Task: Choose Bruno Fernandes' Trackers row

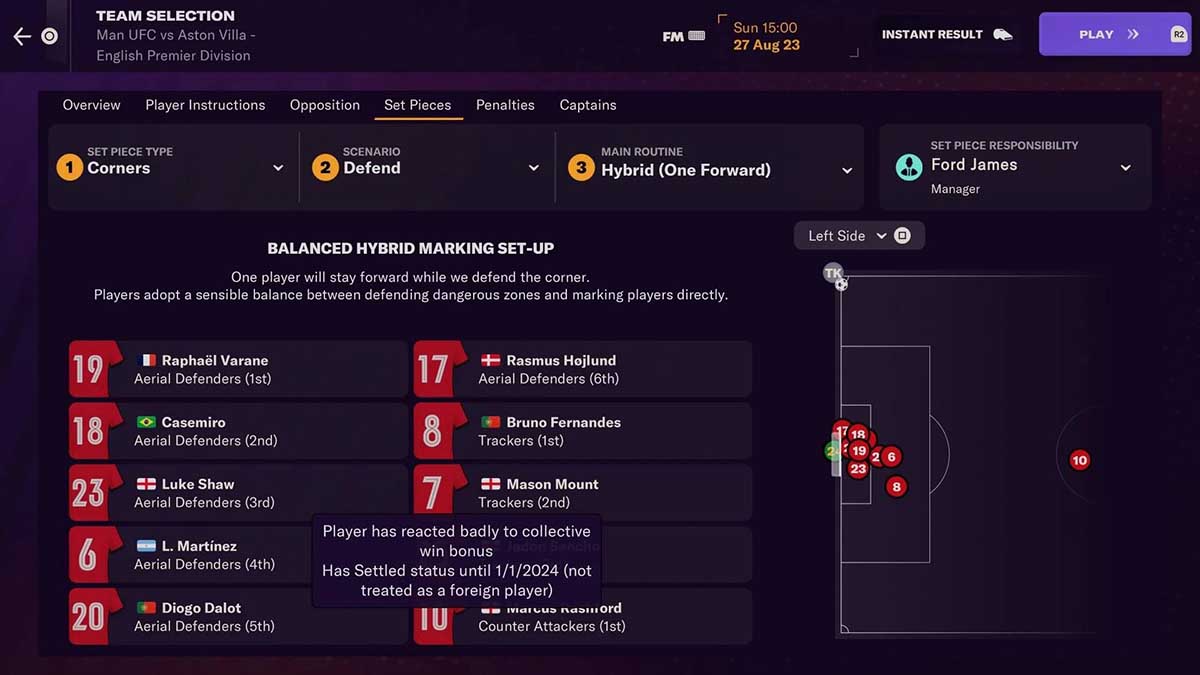Action: tap(582, 431)
